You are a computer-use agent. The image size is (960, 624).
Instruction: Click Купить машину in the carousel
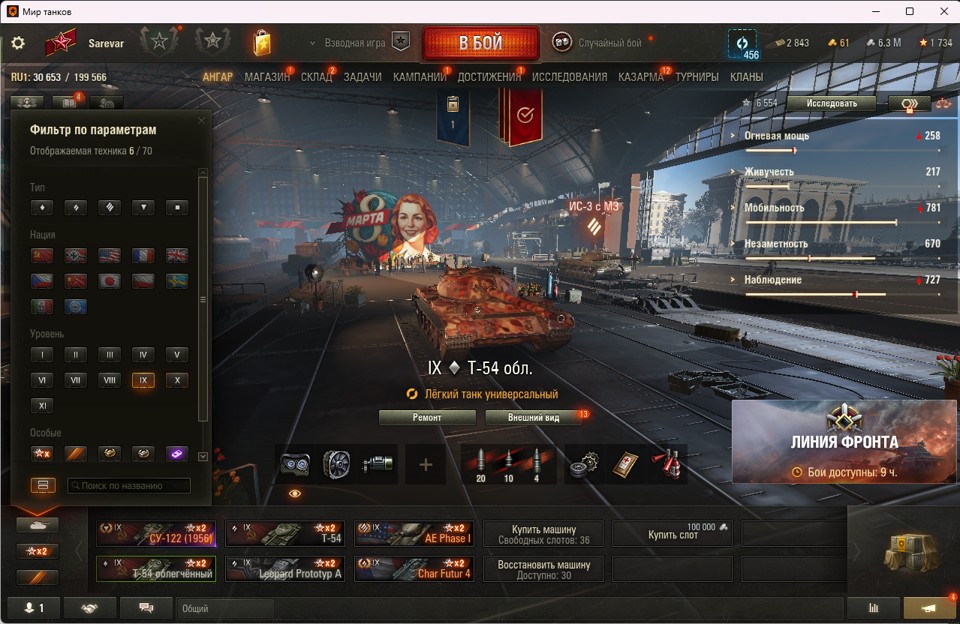coord(543,534)
